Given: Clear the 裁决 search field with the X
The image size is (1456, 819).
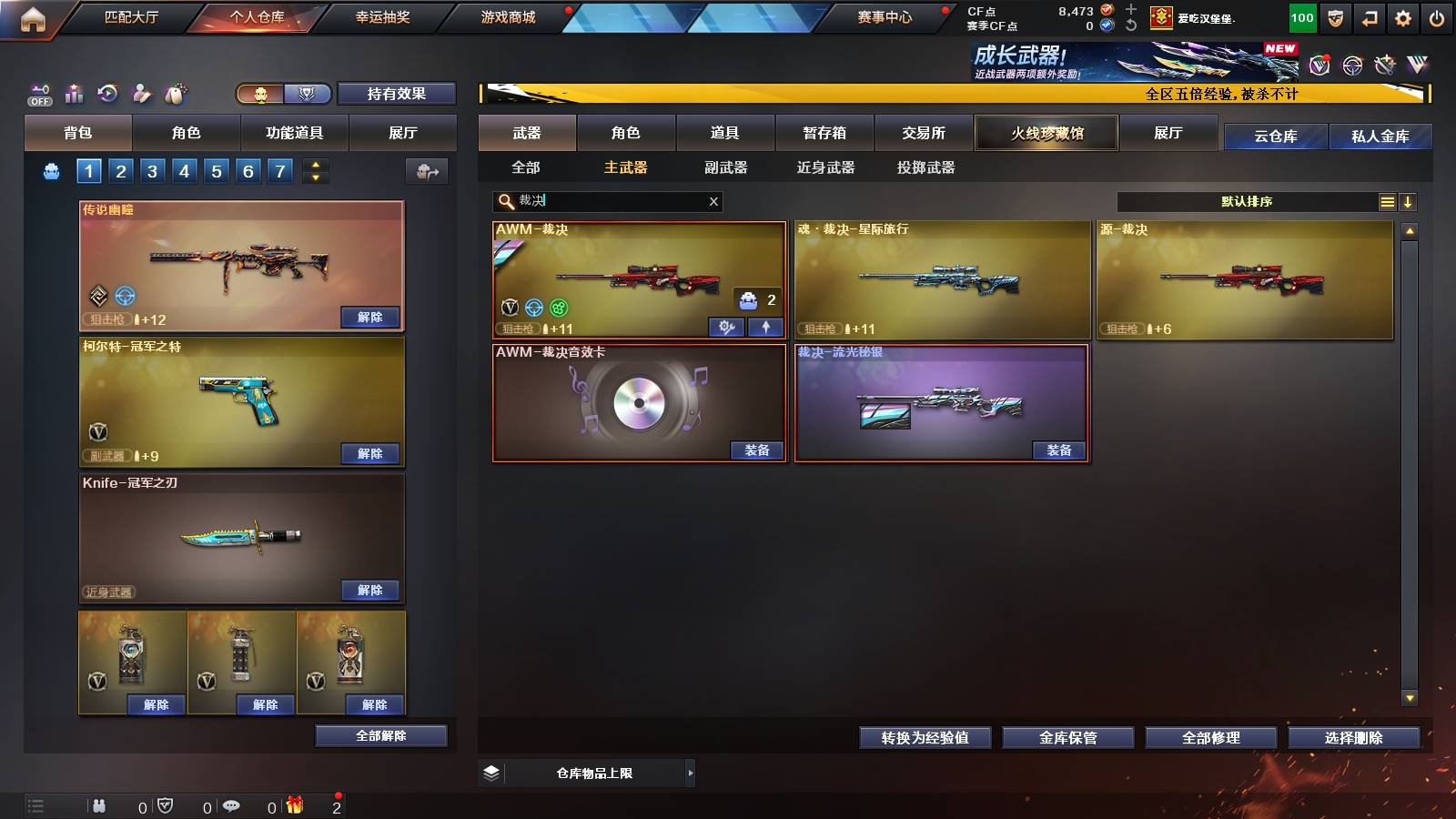Looking at the screenshot, I should (x=713, y=202).
